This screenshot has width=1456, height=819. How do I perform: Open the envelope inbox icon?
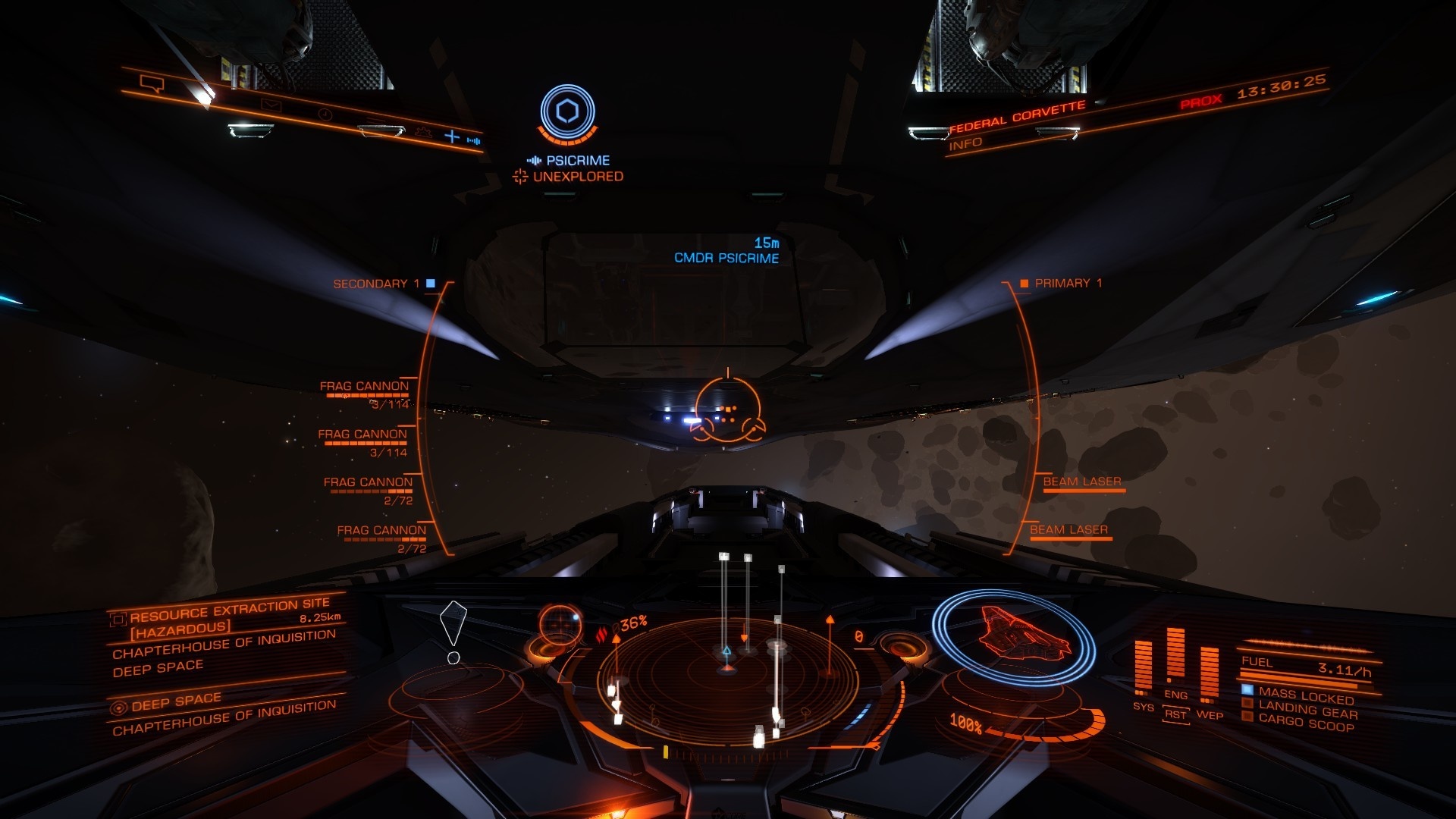(x=271, y=105)
